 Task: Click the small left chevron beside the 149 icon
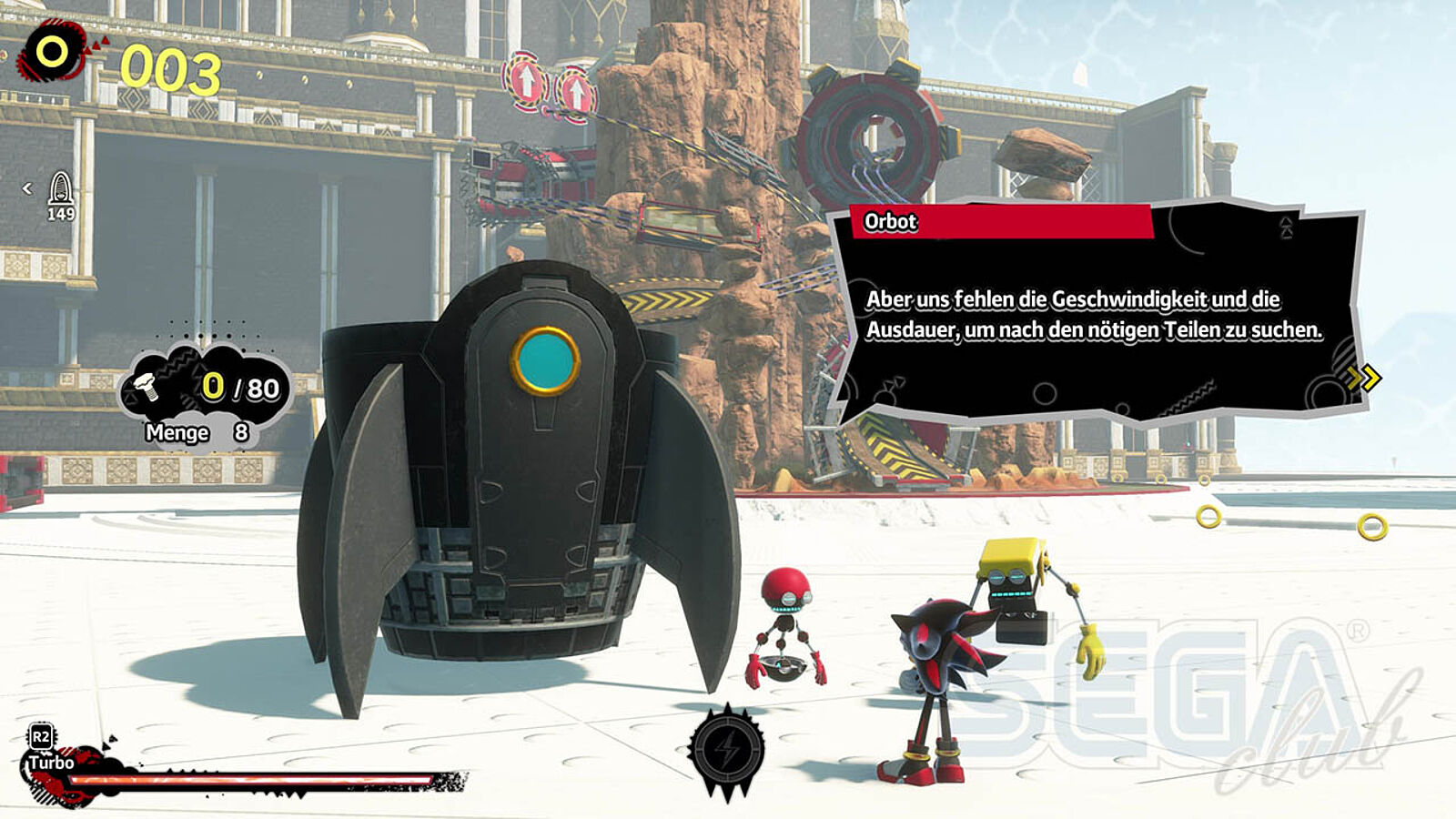tap(27, 188)
